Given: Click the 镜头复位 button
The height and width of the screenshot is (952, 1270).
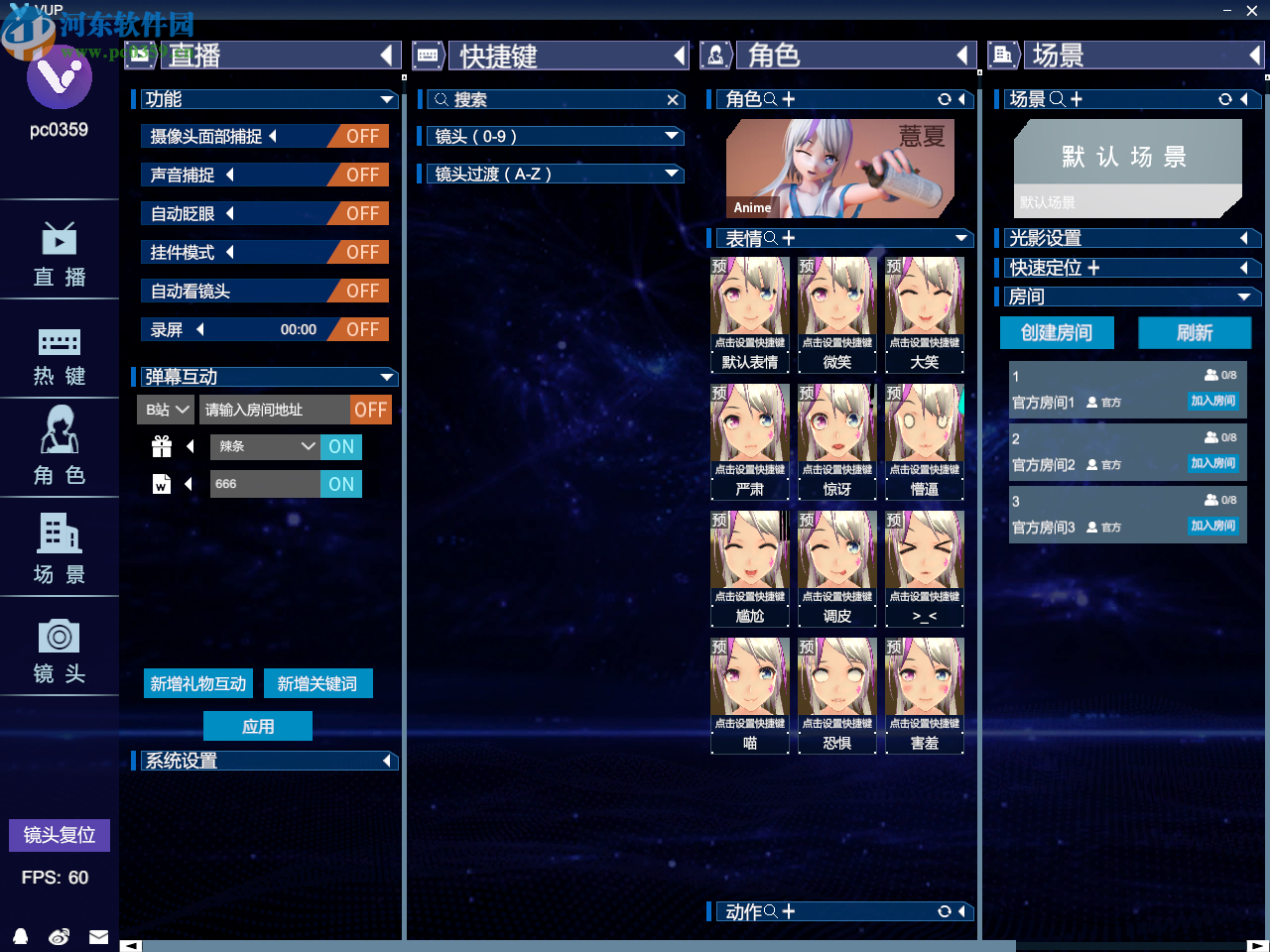Looking at the screenshot, I should click(x=60, y=835).
